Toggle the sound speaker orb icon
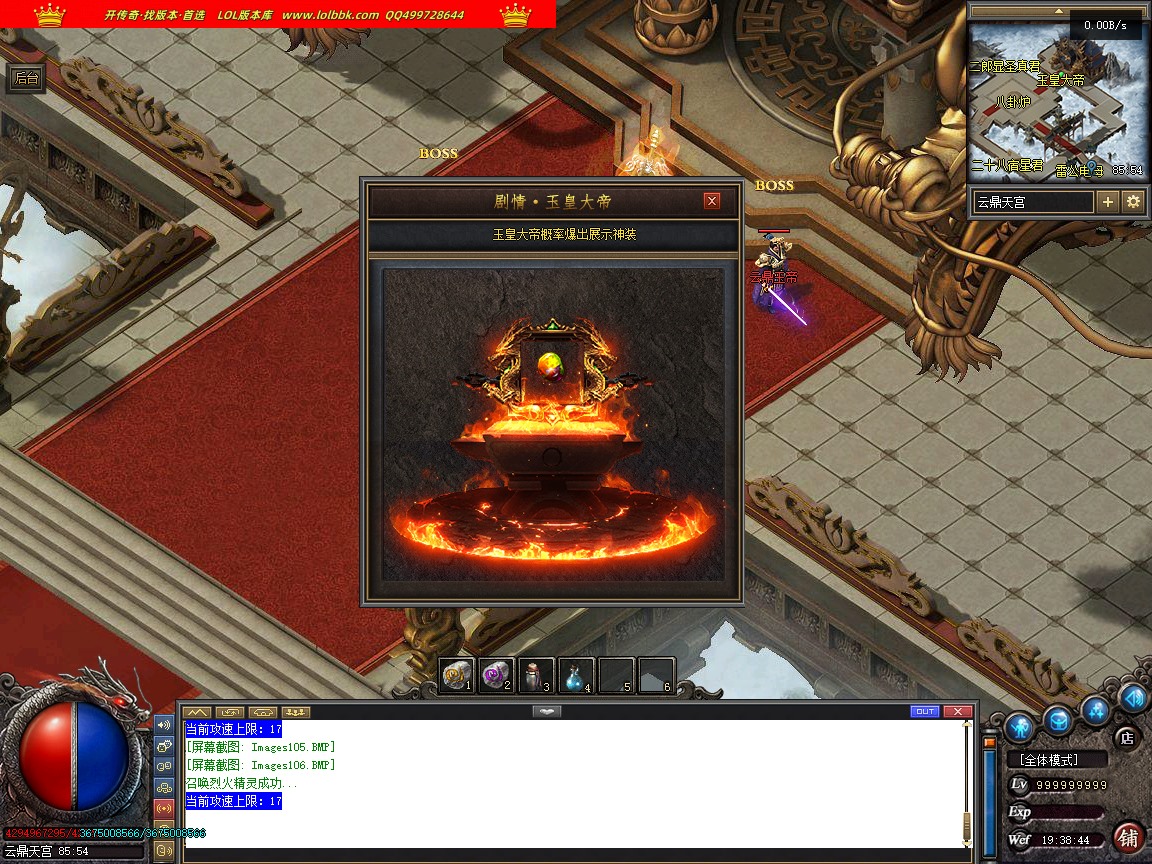The height and width of the screenshot is (864, 1152). coord(1134,696)
